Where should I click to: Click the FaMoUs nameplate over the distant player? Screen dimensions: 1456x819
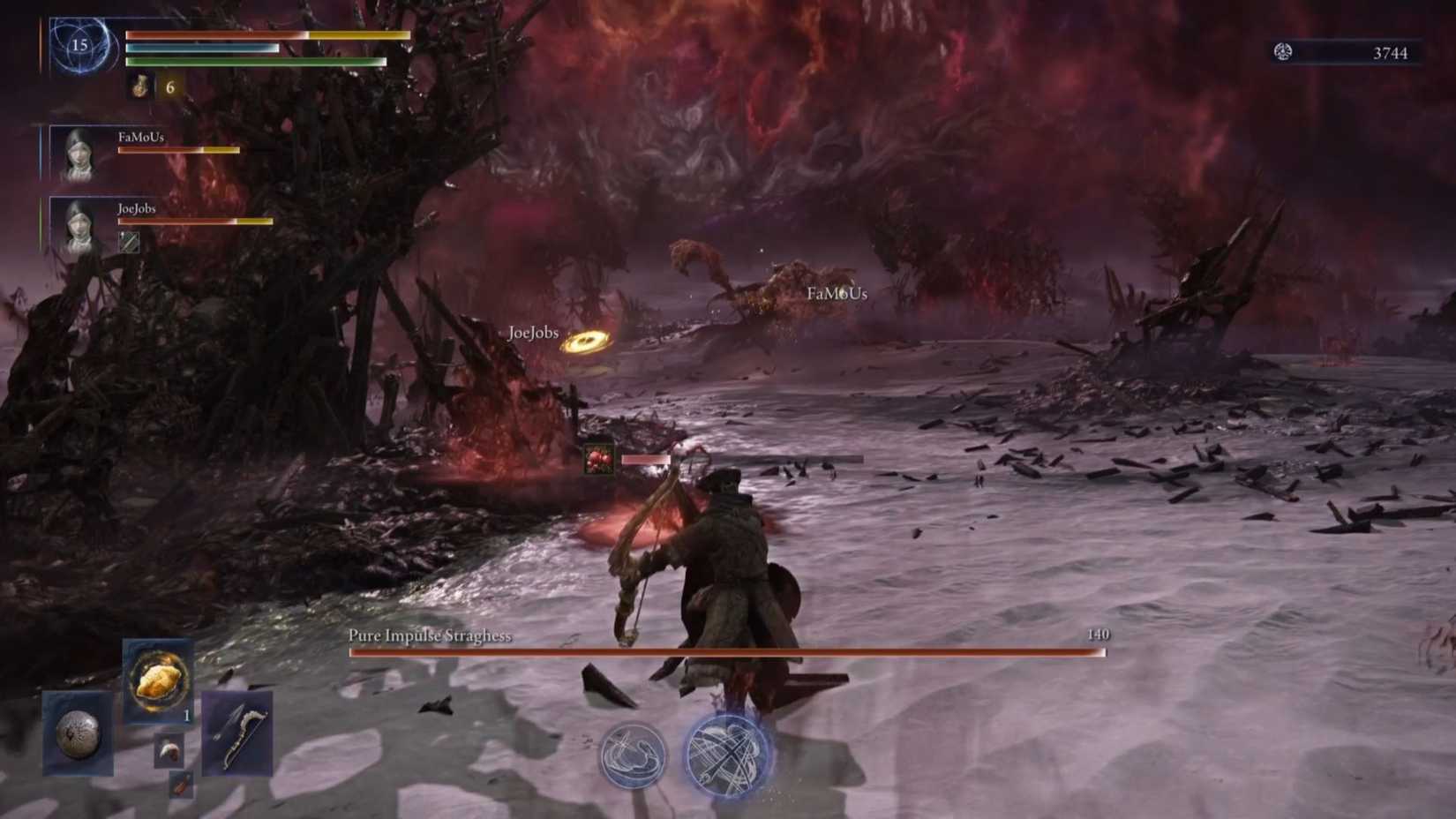837,293
